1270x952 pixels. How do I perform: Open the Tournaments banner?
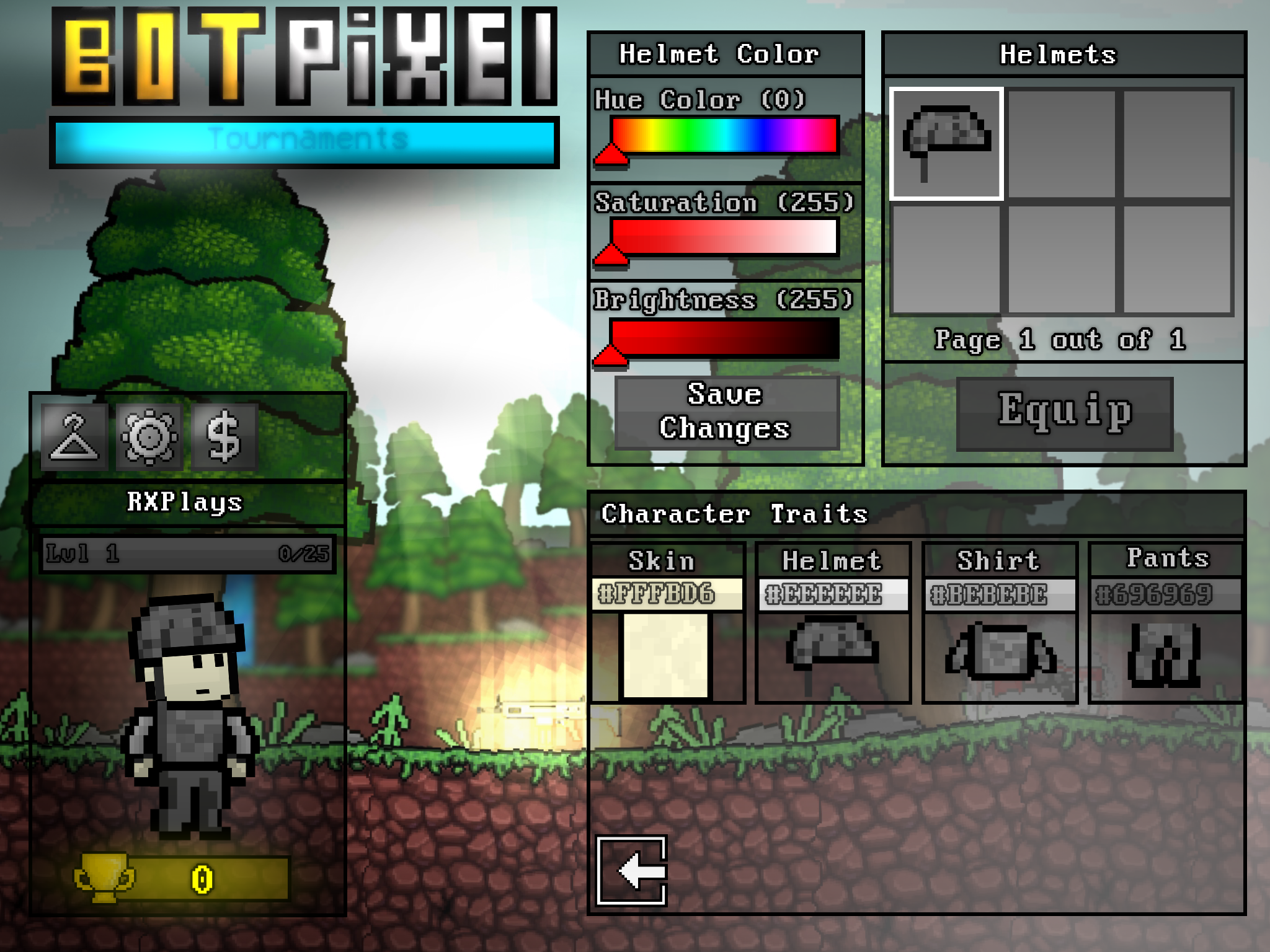305,141
